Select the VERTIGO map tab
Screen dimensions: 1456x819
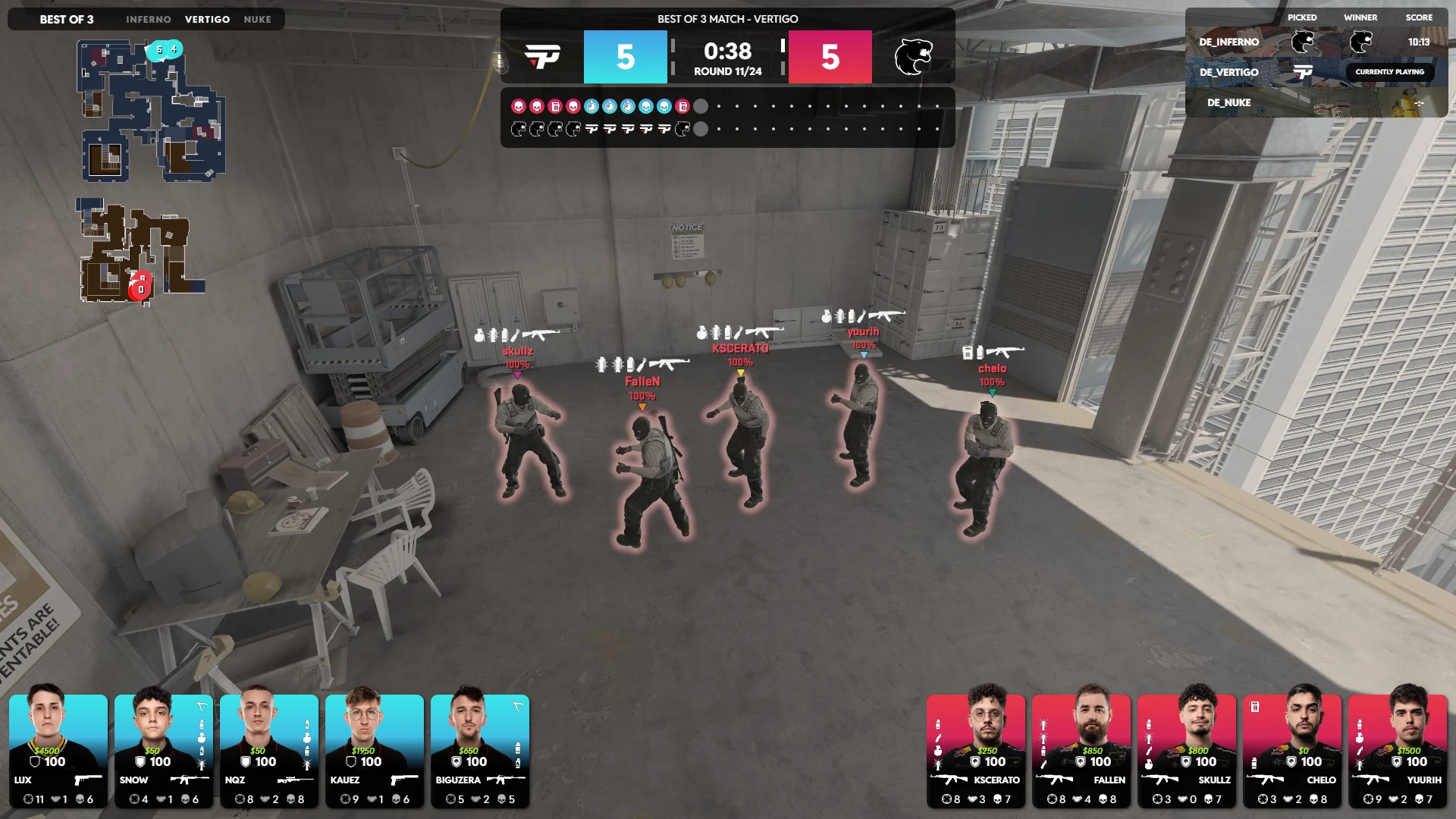(207, 20)
